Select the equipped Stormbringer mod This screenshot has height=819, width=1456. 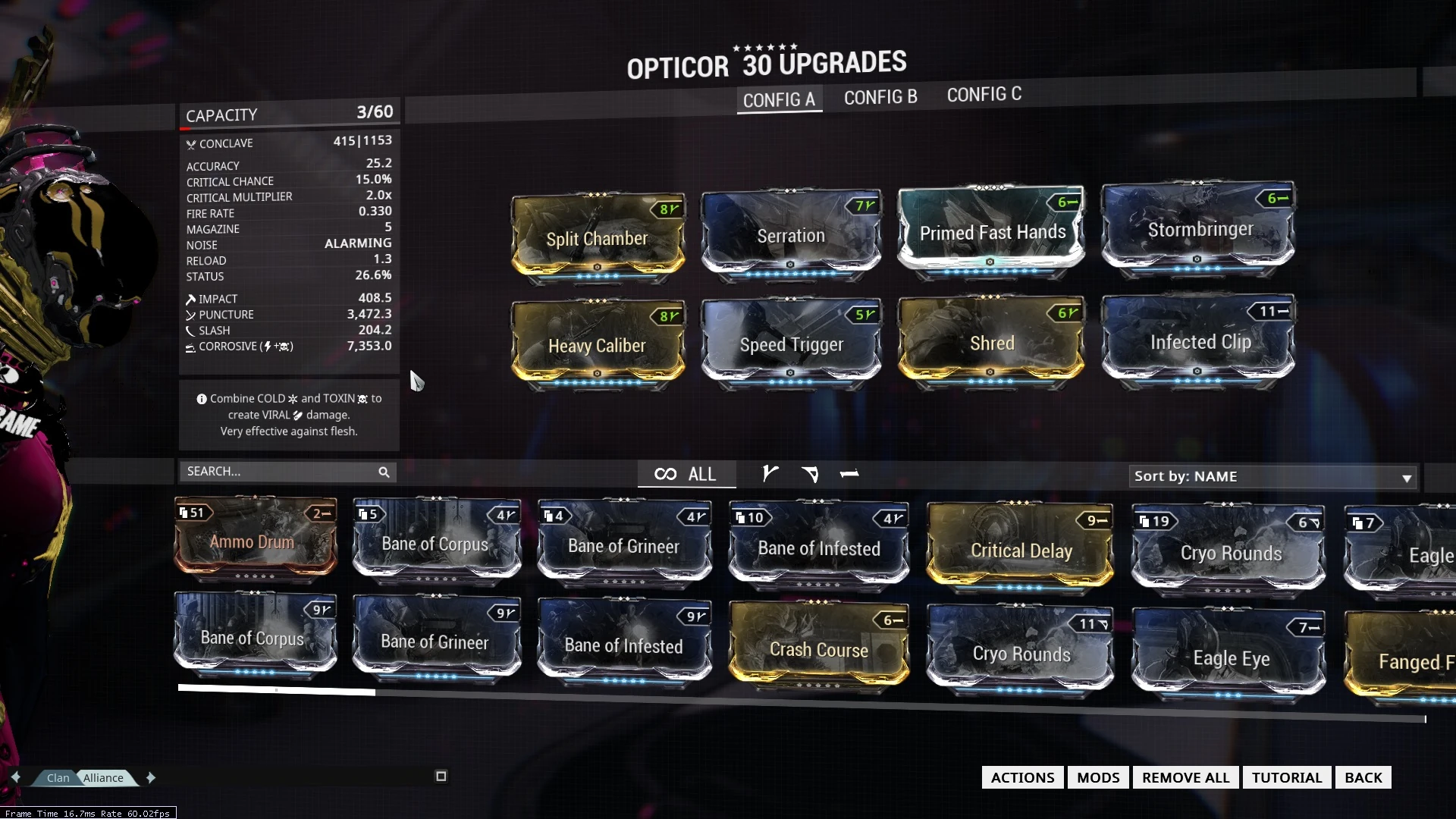1200,229
